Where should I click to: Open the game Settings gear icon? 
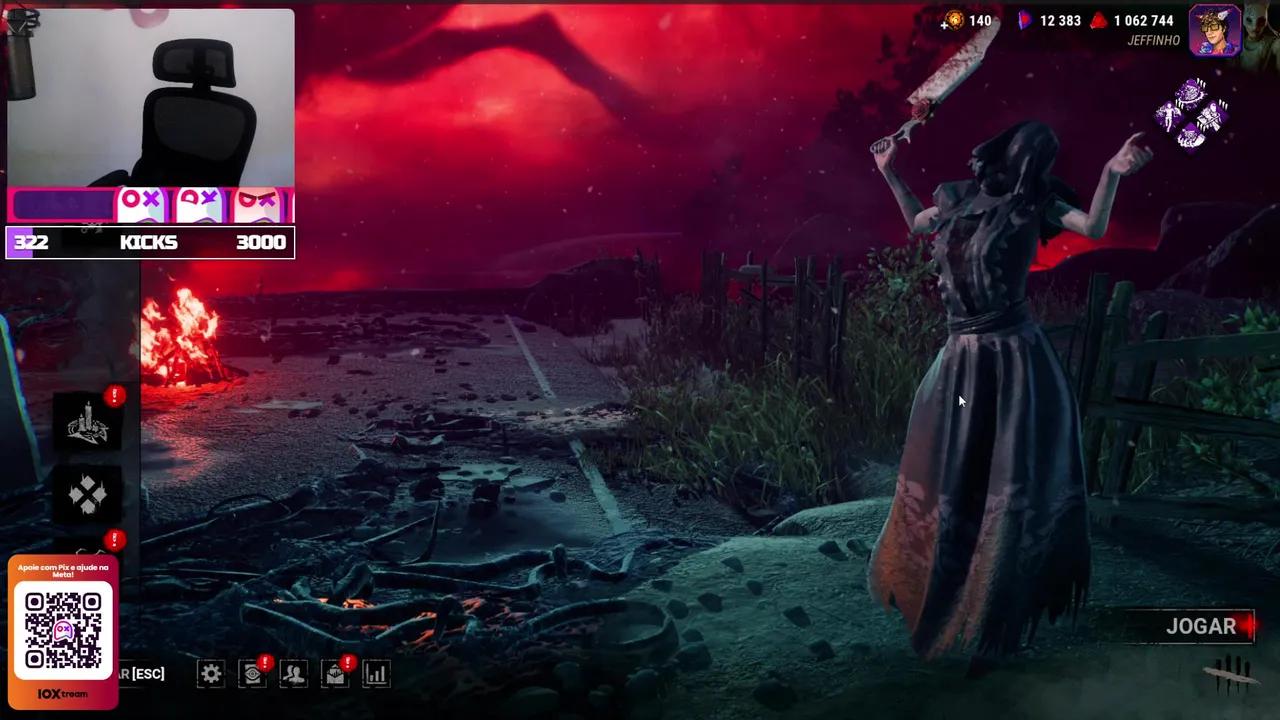(211, 673)
